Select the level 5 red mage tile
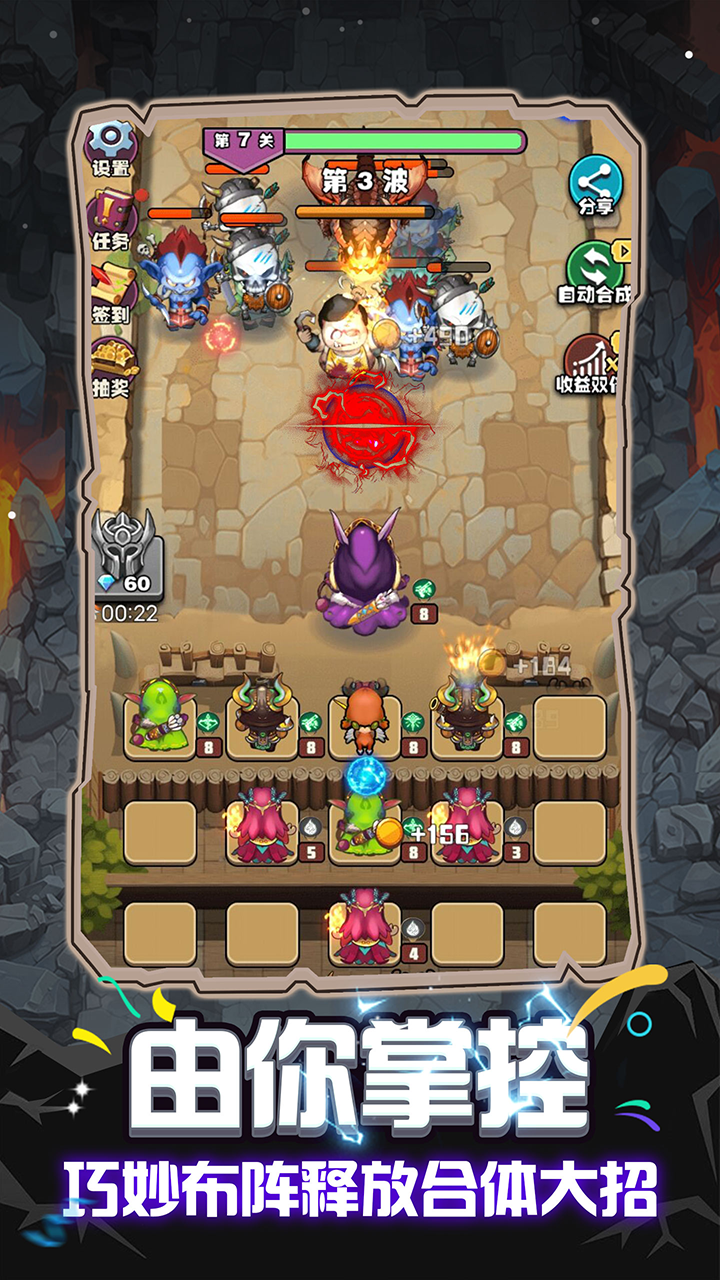Viewport: 720px width, 1280px height. point(262,832)
